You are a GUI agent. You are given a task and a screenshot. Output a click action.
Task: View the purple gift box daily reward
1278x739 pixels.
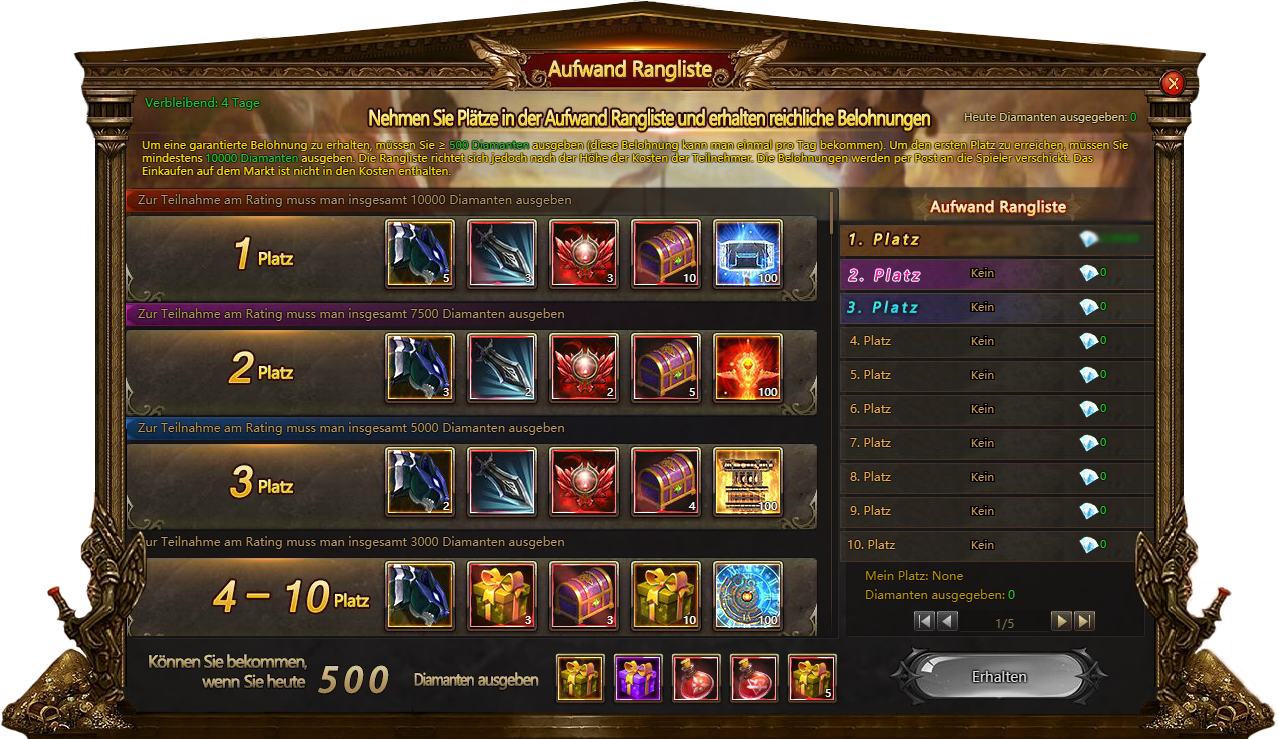(x=639, y=677)
